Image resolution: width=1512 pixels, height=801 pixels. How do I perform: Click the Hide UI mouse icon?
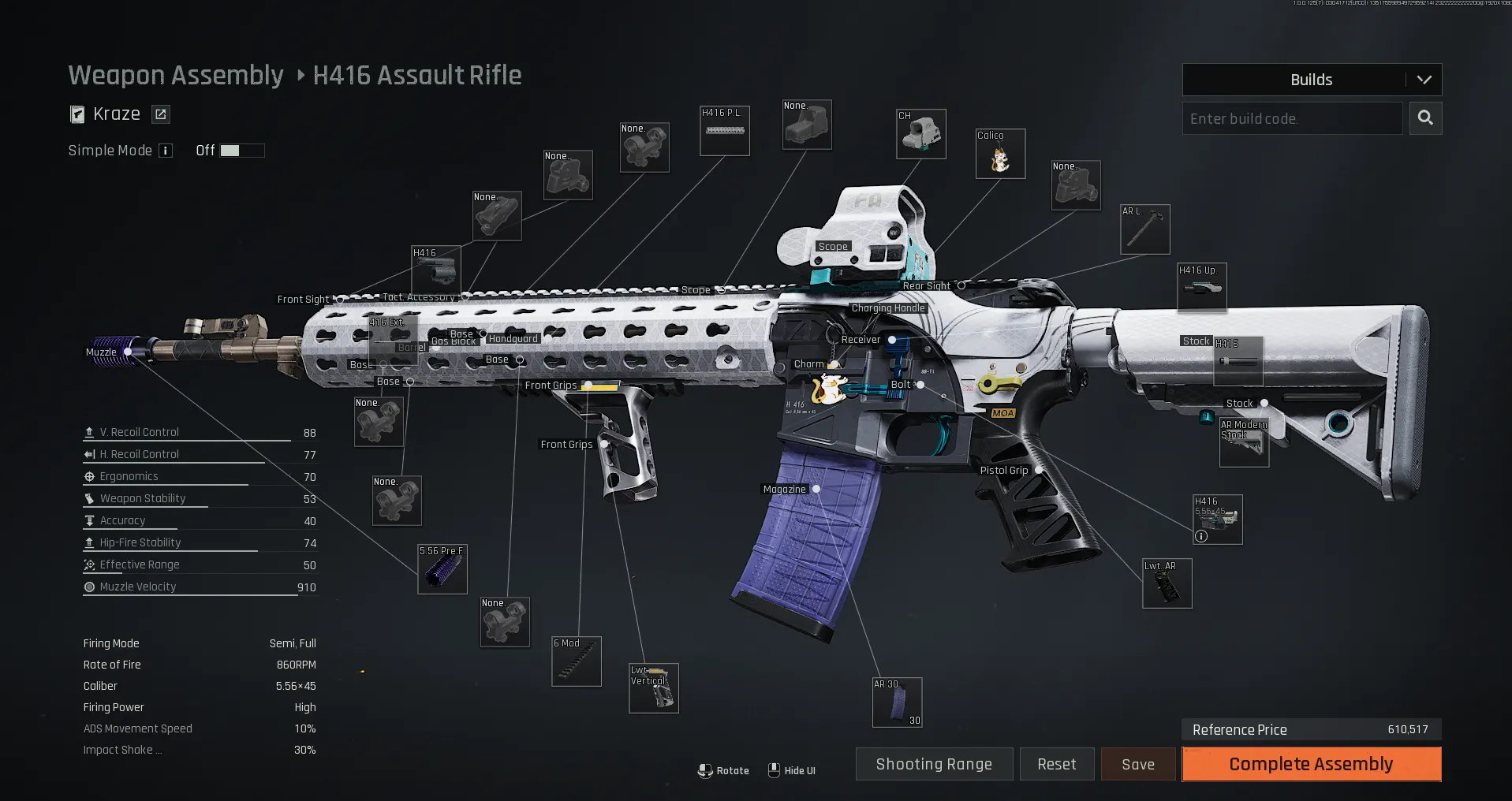tap(774, 770)
